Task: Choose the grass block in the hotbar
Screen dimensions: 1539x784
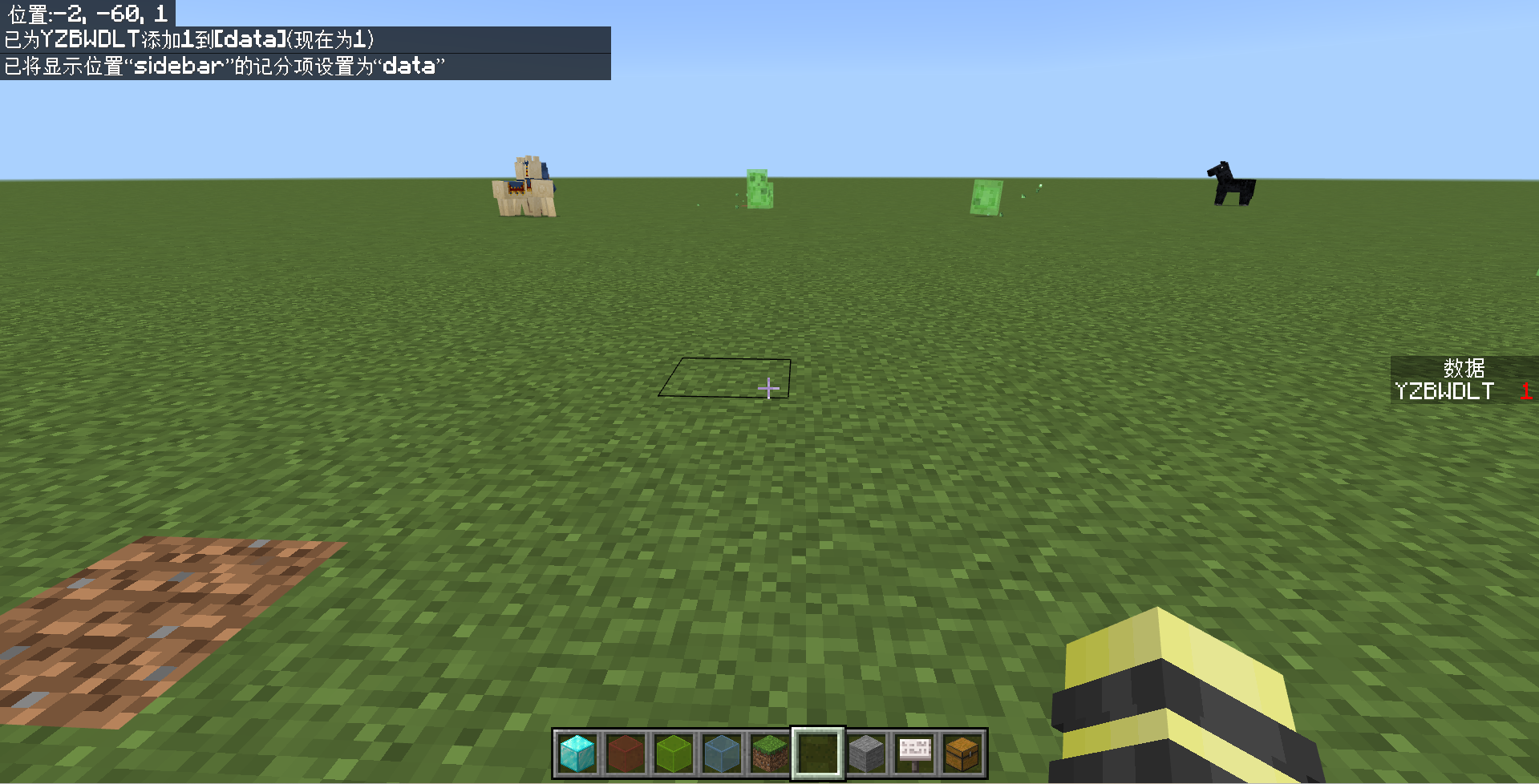Action: click(771, 753)
